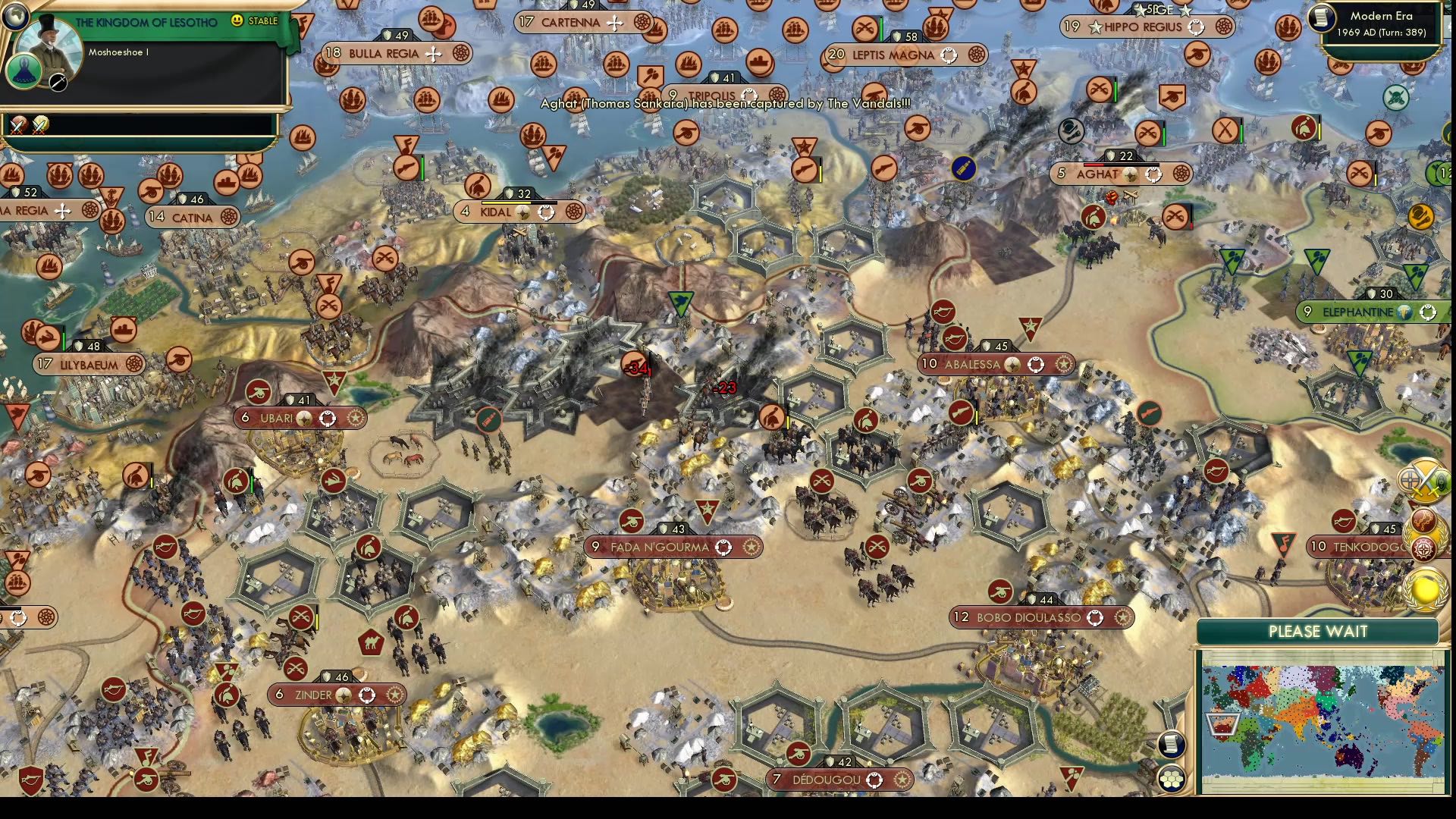Click the war dagger icon on Moshoeshoe's portrait
The width and height of the screenshot is (1456, 819).
click(58, 83)
